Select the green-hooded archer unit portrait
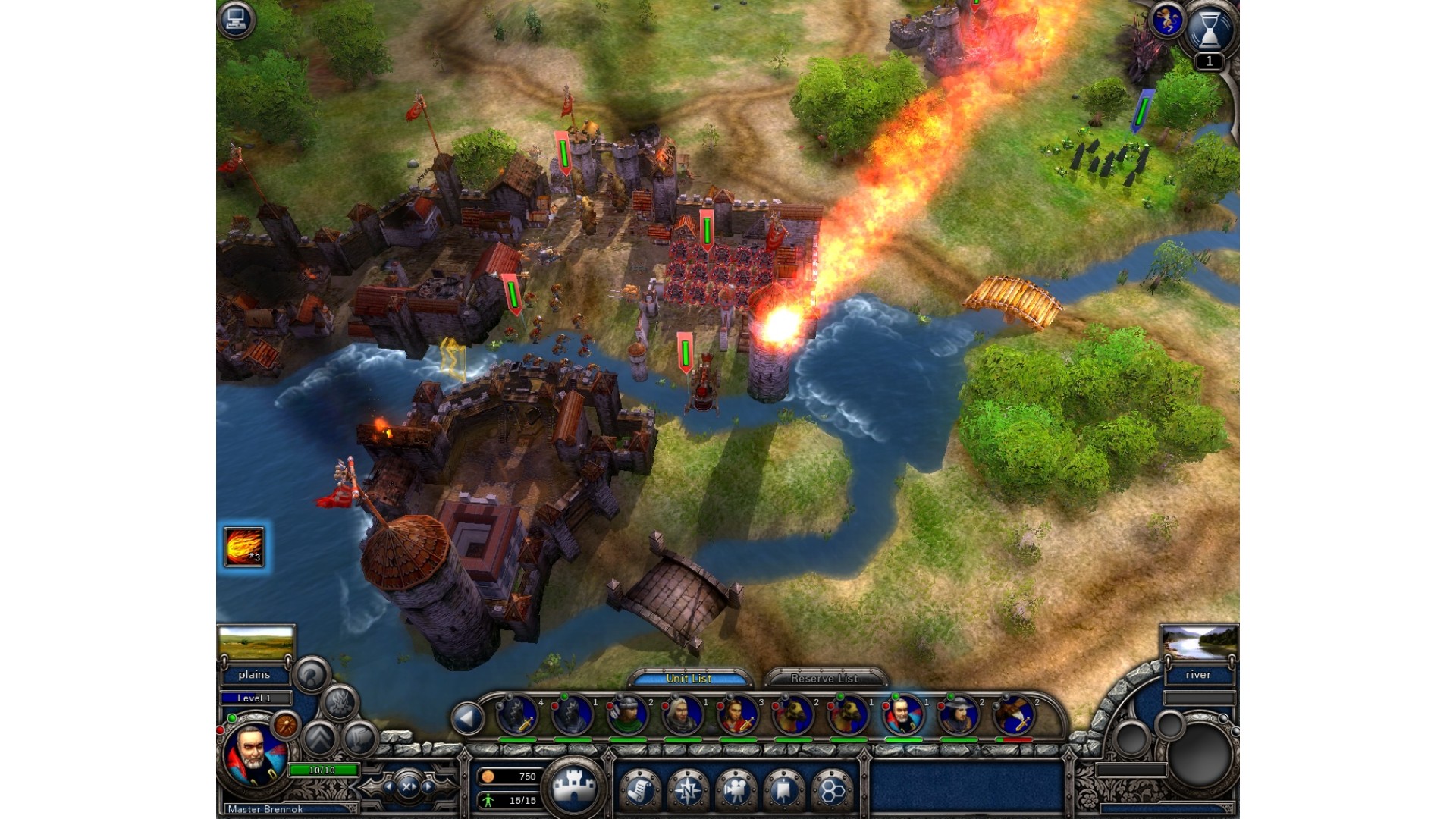Screen dimensions: 1456x819 pyautogui.click(x=627, y=715)
